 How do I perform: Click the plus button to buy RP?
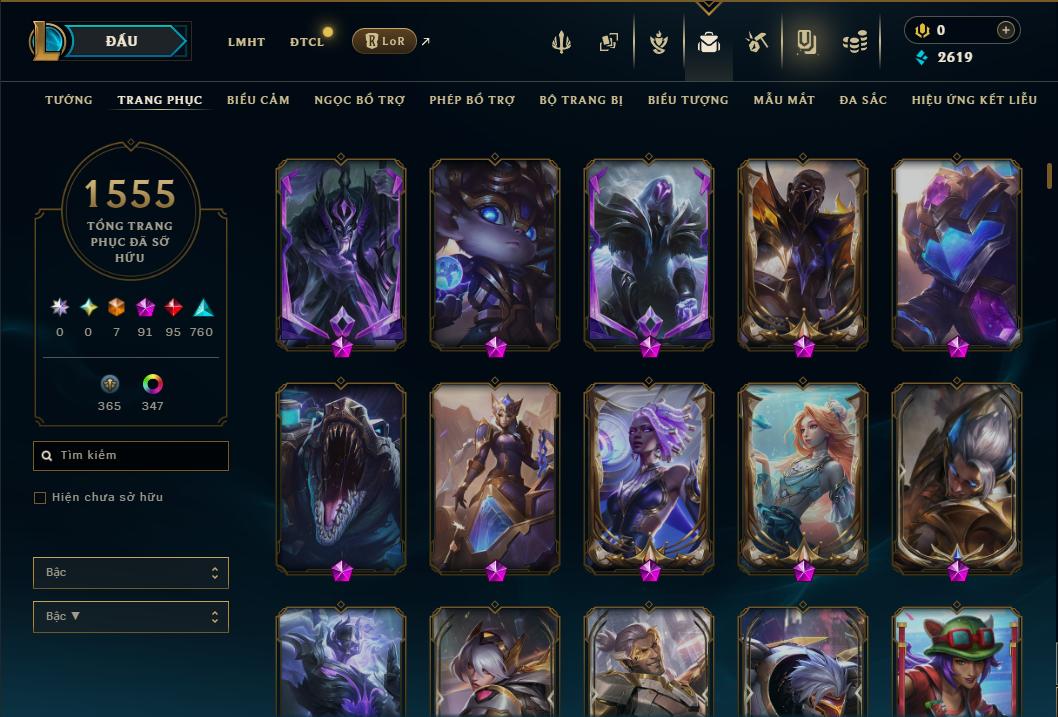[1005, 30]
